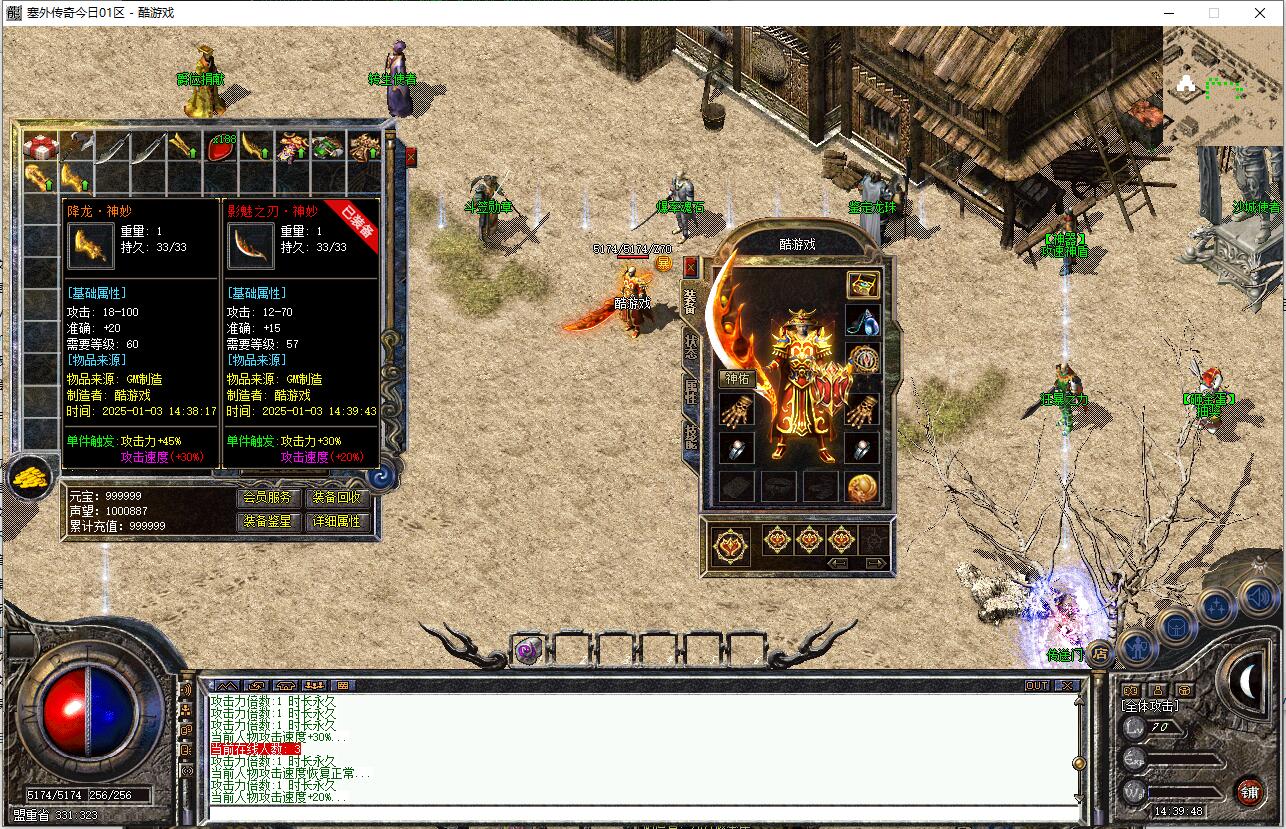Maximize the game window
1286x829 pixels.
click(1214, 13)
